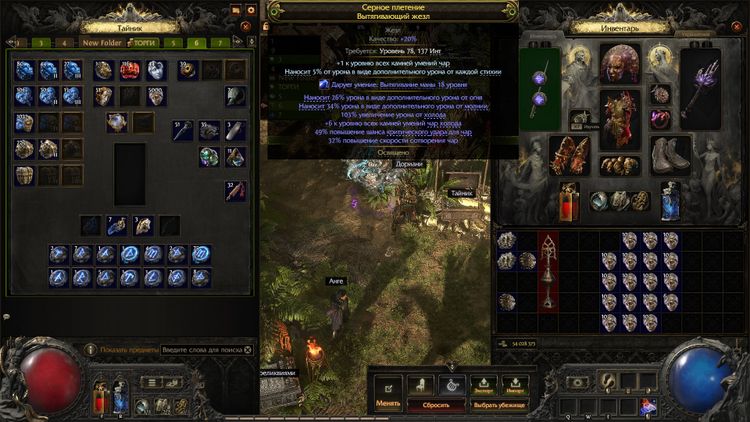Switch to the ТОРГИ stash tab

pyautogui.click(x=144, y=43)
